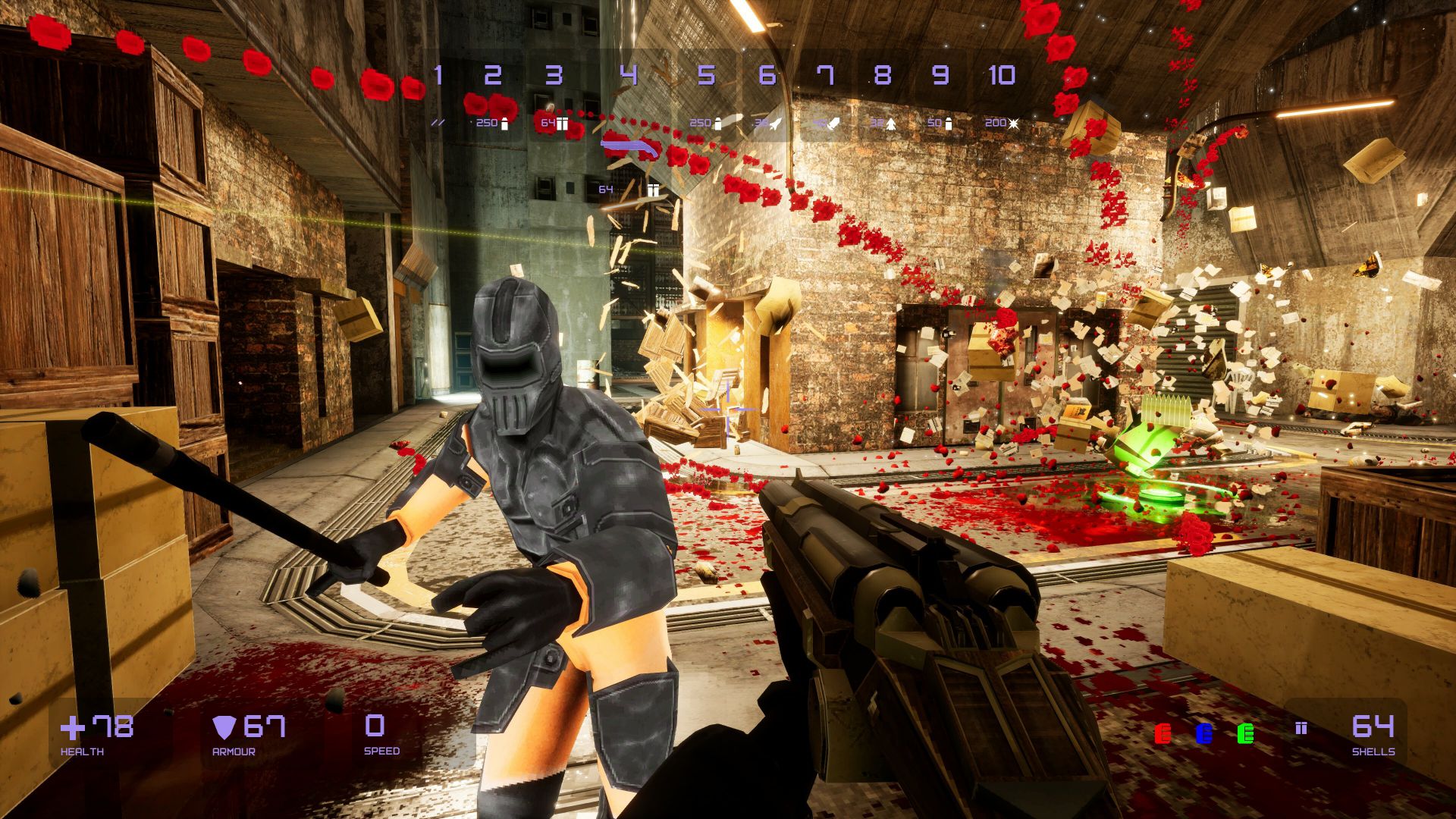1456x819 pixels.
Task: Choose weapon slot 2 with 250 bullets
Action: coord(493,76)
